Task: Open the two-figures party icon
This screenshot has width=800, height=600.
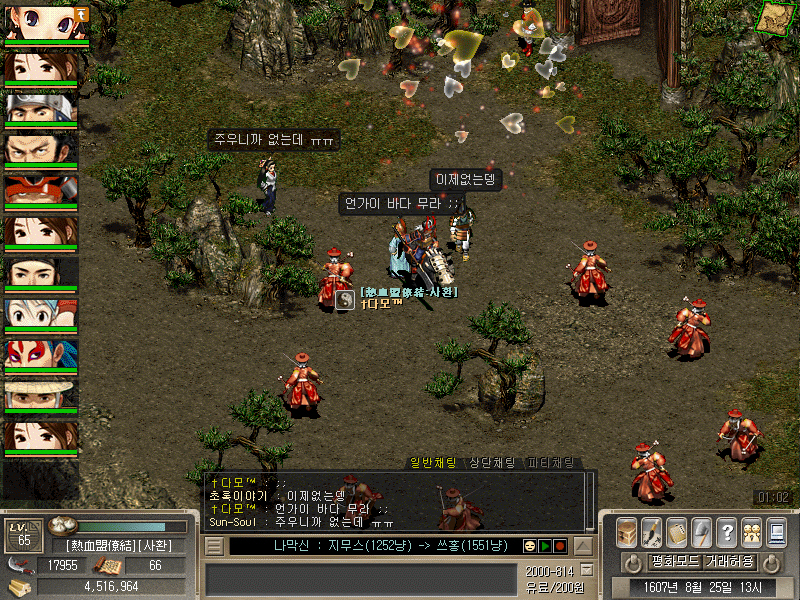Action: [752, 530]
